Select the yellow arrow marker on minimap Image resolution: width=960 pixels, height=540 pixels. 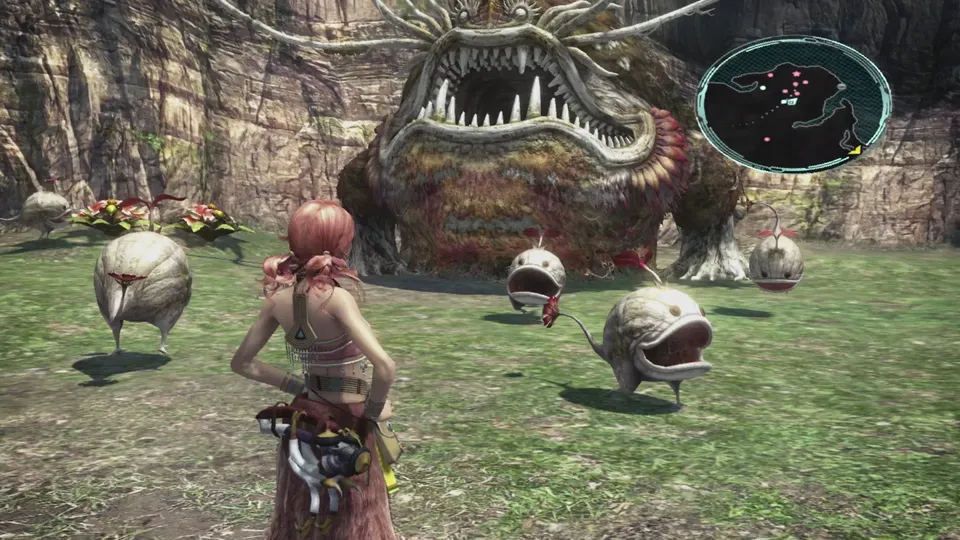tap(855, 149)
